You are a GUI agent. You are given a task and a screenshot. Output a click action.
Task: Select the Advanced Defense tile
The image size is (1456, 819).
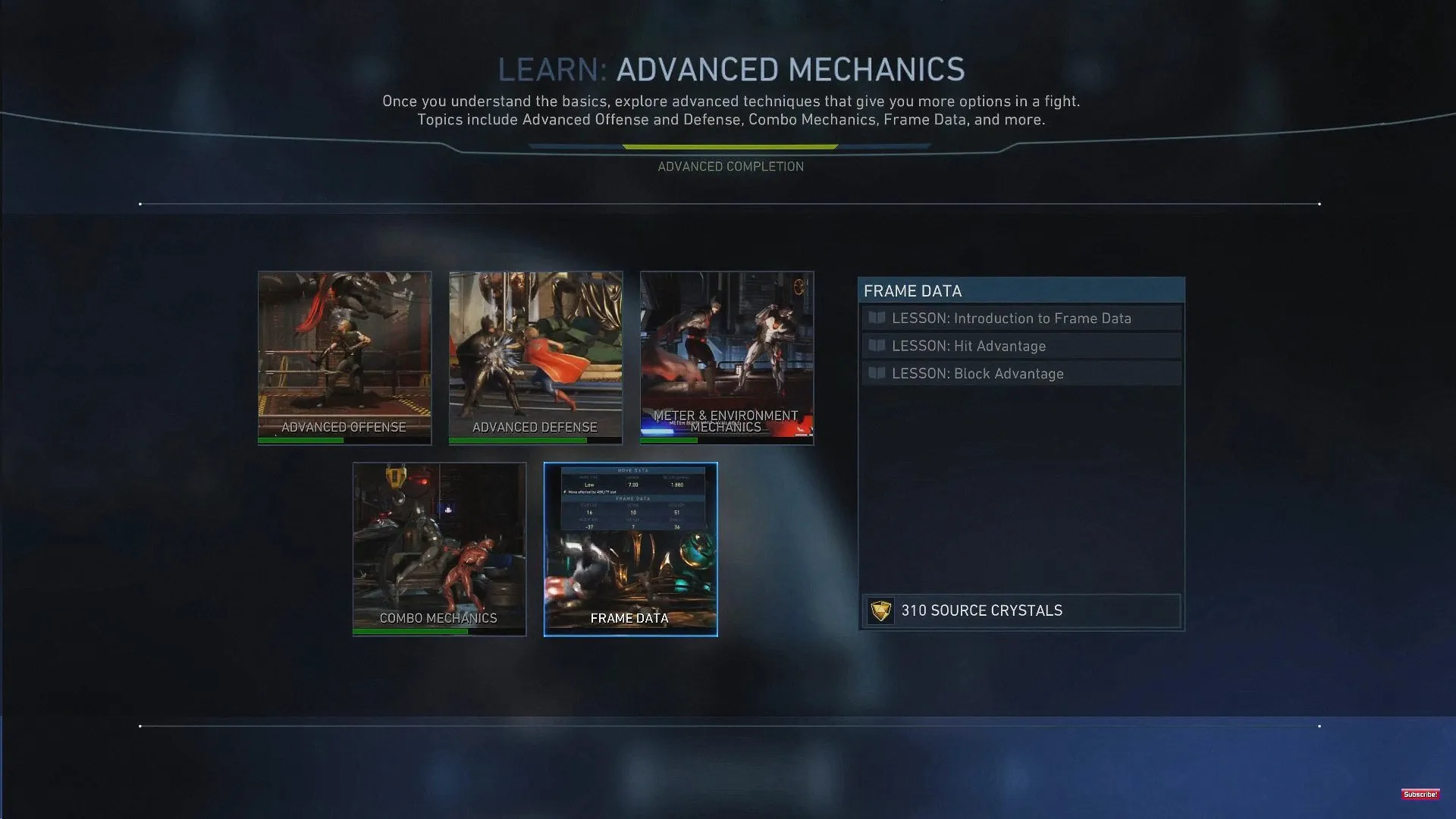point(535,358)
